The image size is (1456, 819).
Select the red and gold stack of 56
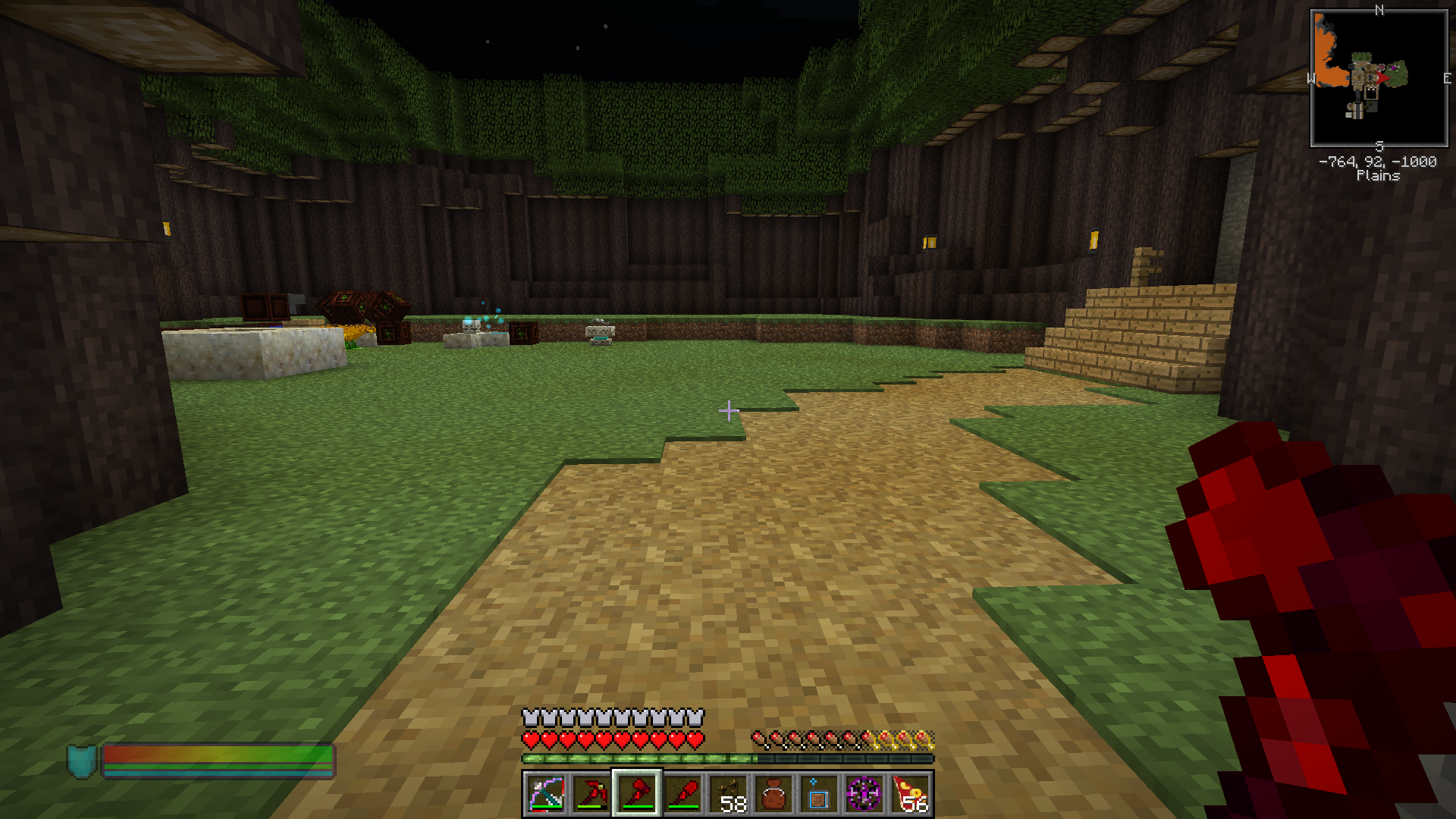910,794
